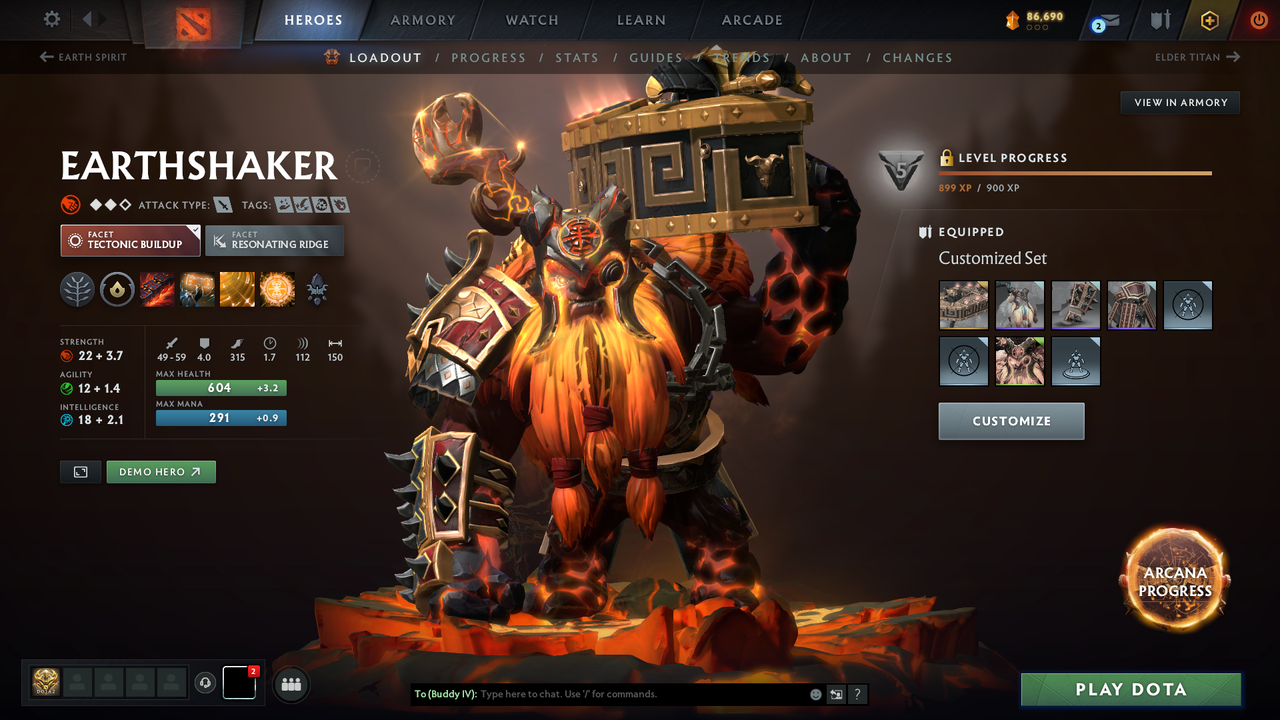Switch to the STATS tab
Image resolution: width=1280 pixels, height=720 pixels.
coord(577,57)
